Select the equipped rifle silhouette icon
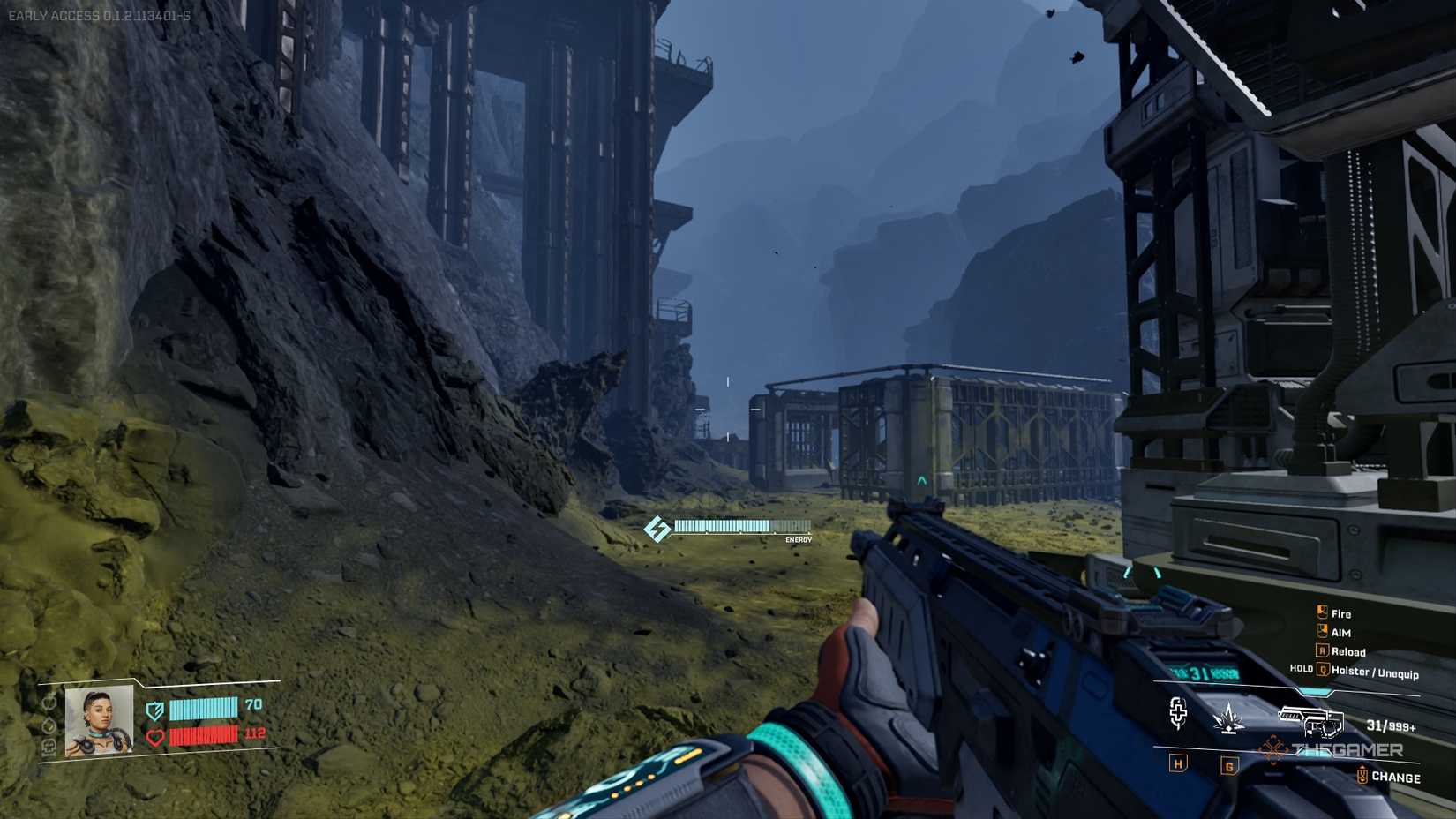 [1311, 720]
